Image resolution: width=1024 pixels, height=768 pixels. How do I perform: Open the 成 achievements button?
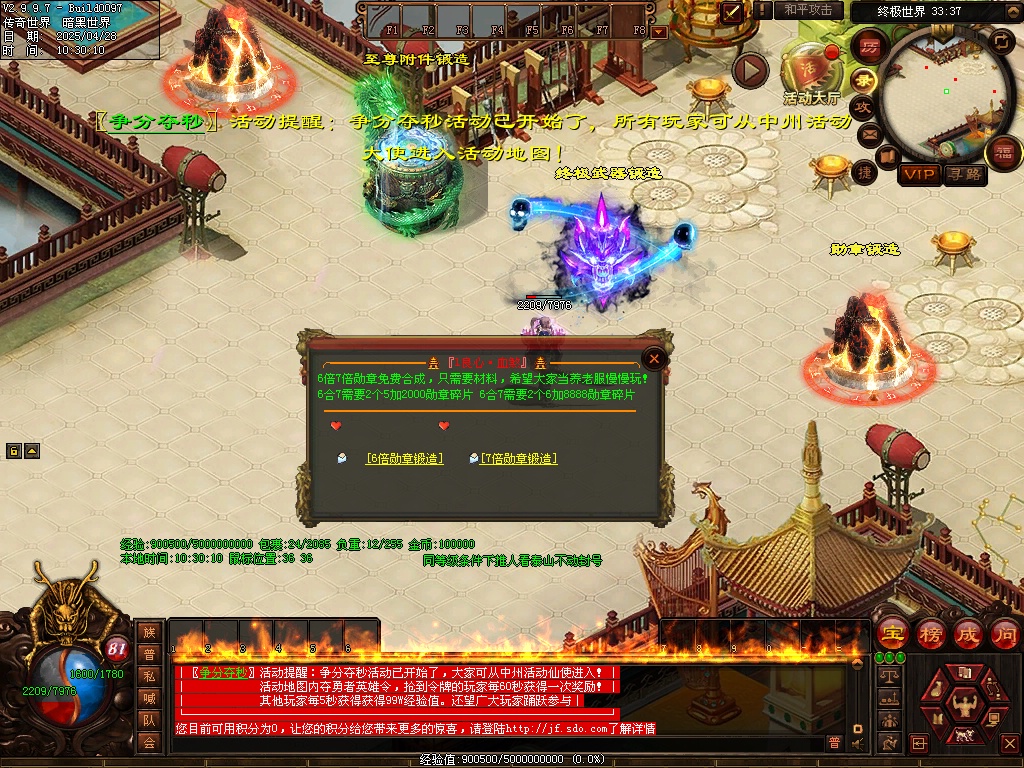967,633
